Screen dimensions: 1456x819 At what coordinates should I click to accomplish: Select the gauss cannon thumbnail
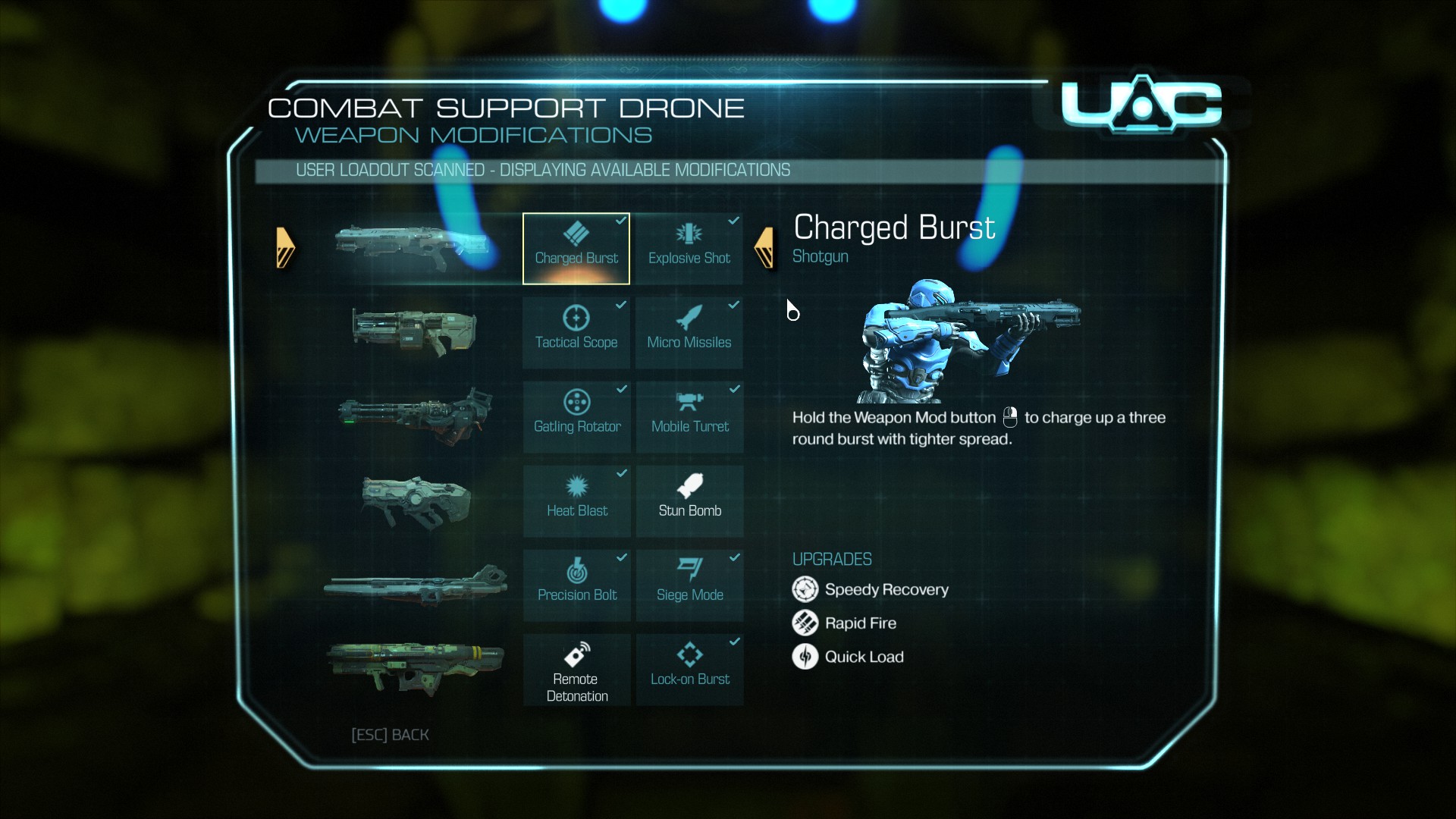coord(416,585)
